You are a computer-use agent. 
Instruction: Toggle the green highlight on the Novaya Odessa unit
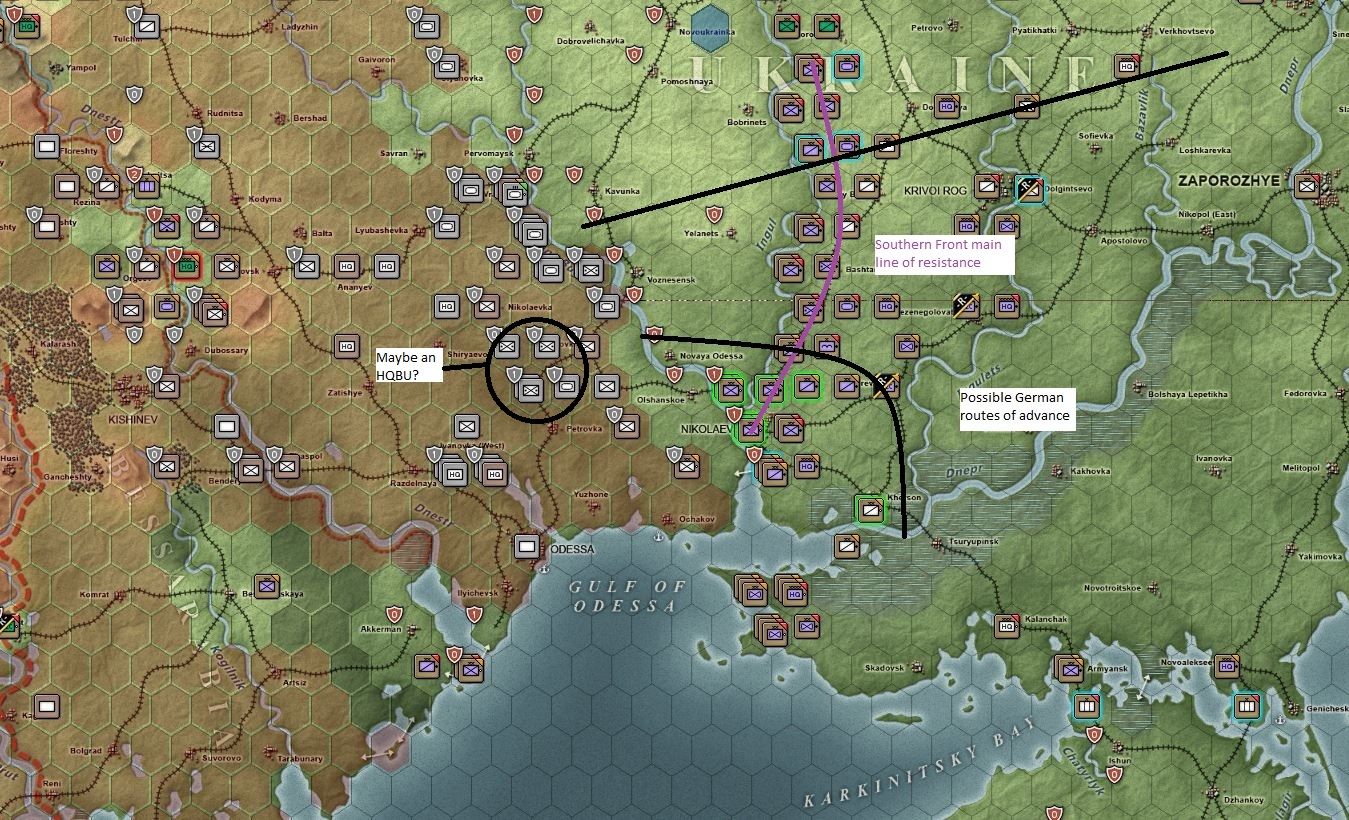[x=729, y=392]
